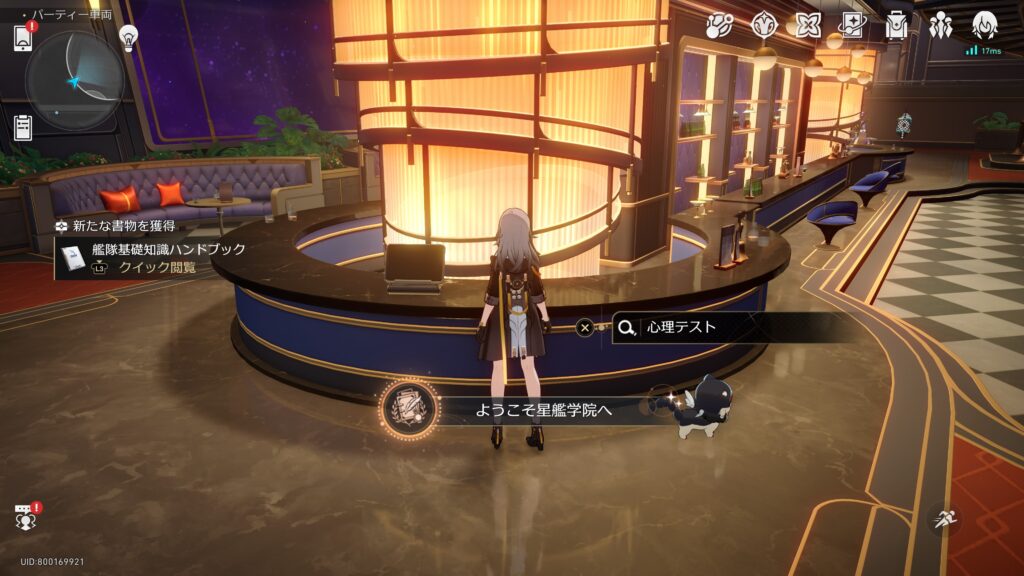Open the character portrait icon
Viewport: 1024px width, 576px height.
pyautogui.click(x=985, y=26)
